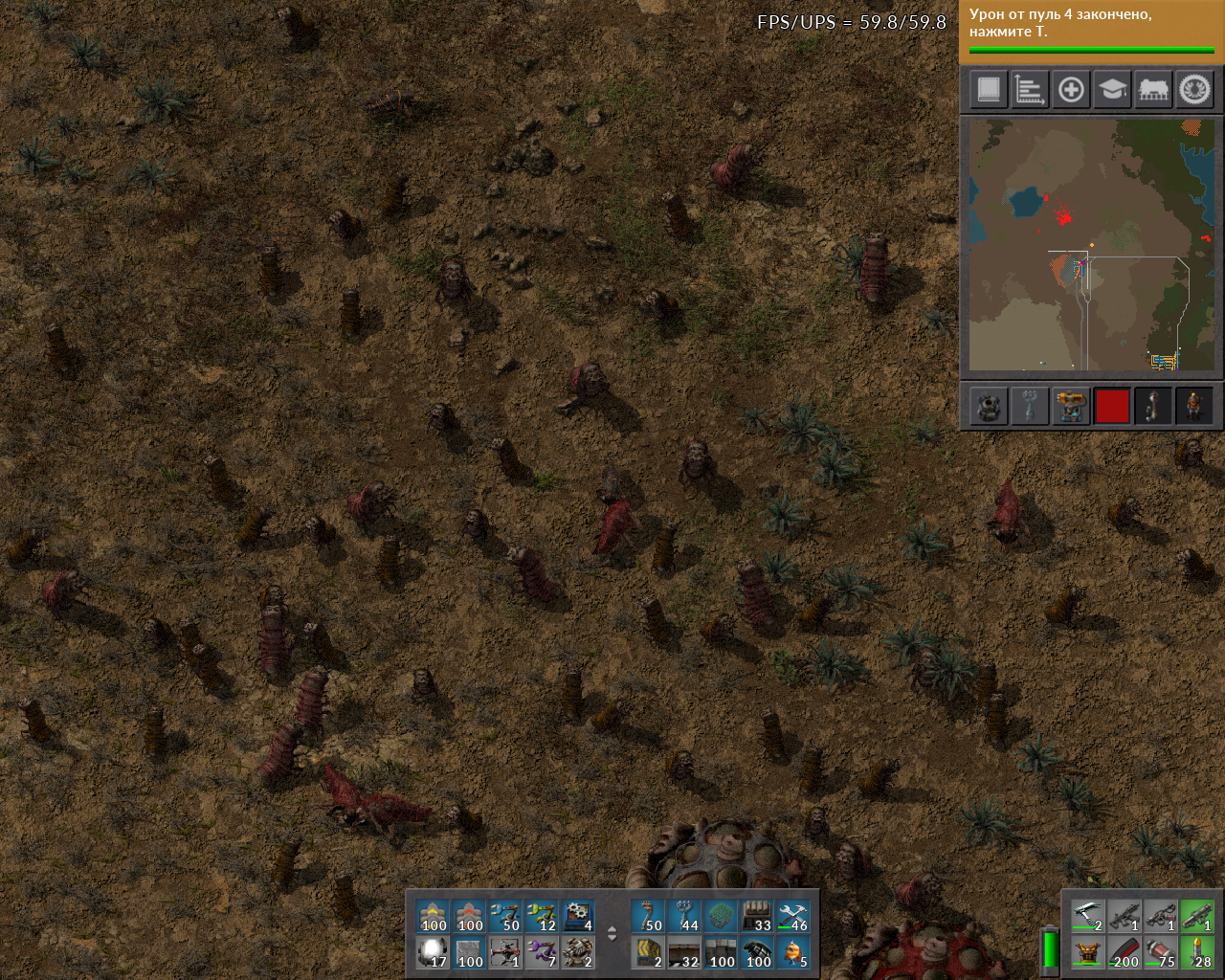Open the blueprint library book button
The image size is (1225, 980).
pyautogui.click(x=989, y=90)
